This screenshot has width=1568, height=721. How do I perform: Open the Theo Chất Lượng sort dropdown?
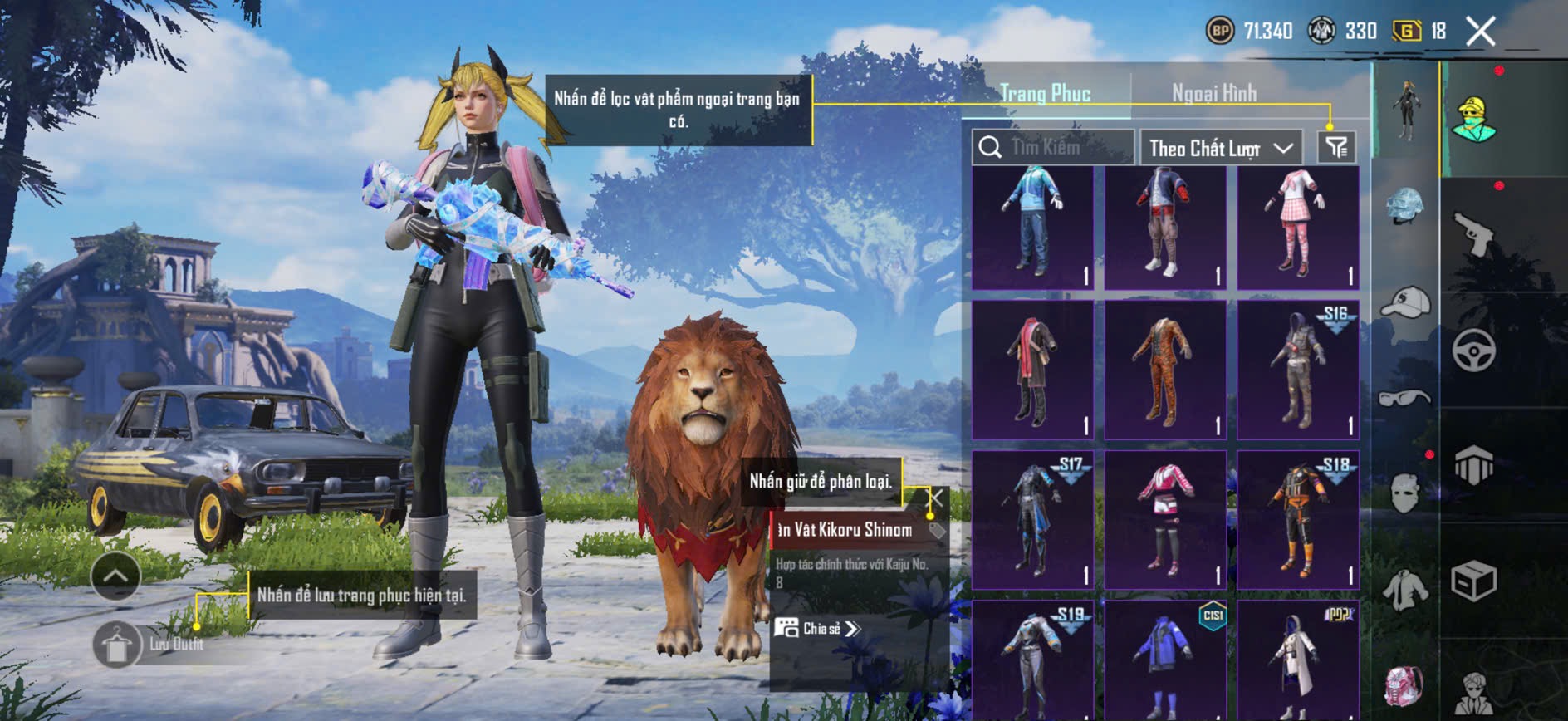1221,149
